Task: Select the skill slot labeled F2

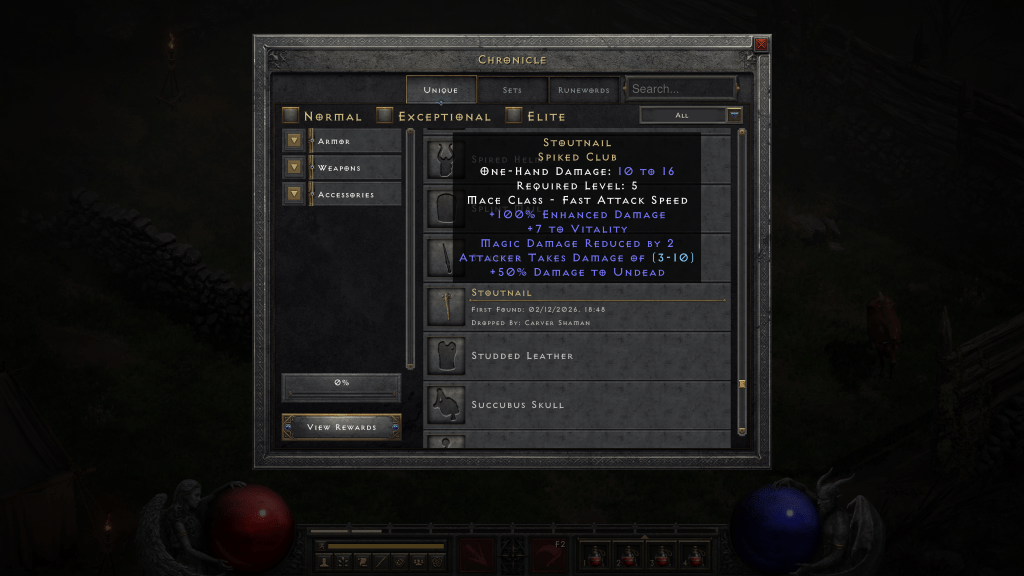Action: [549, 553]
